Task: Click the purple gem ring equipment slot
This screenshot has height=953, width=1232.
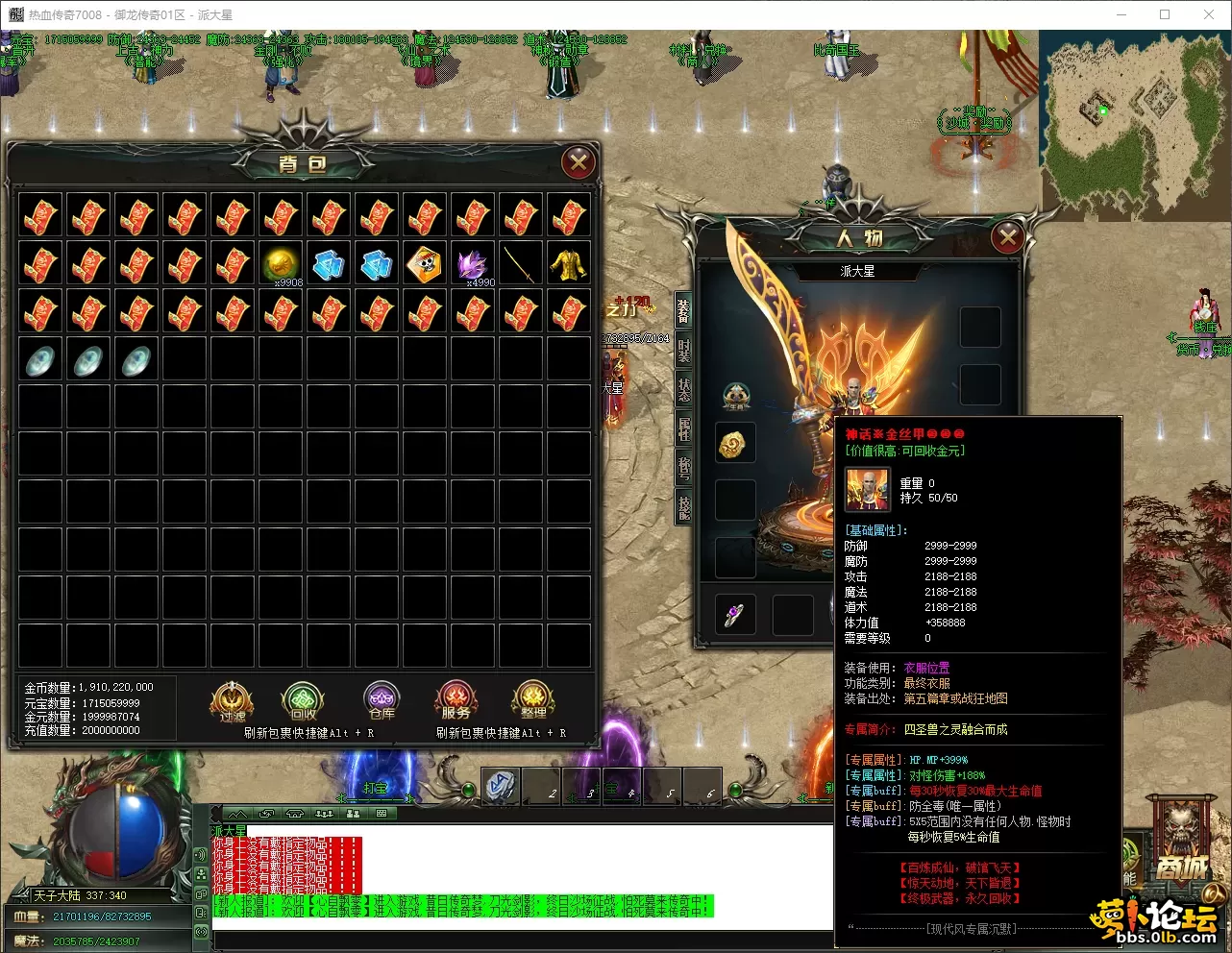Action: [735, 615]
